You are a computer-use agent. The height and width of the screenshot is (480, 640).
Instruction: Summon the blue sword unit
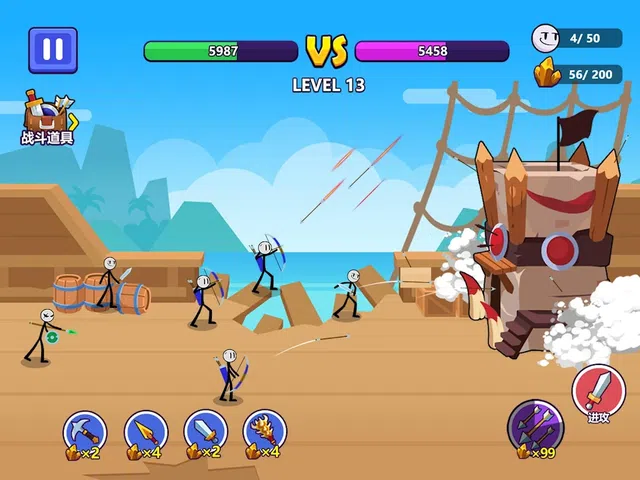(205, 432)
